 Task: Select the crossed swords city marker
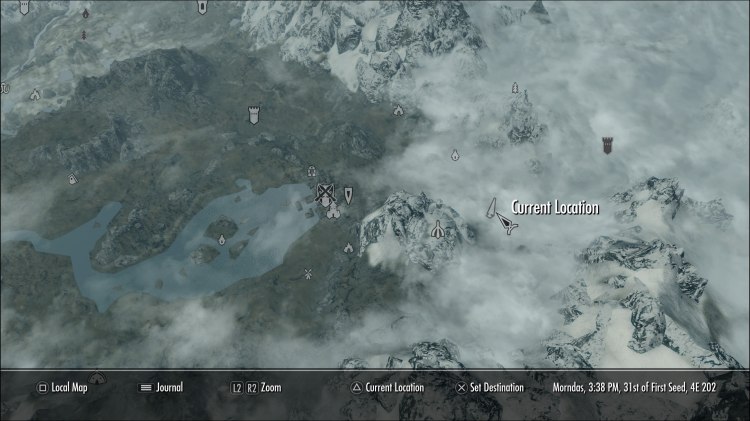point(325,193)
